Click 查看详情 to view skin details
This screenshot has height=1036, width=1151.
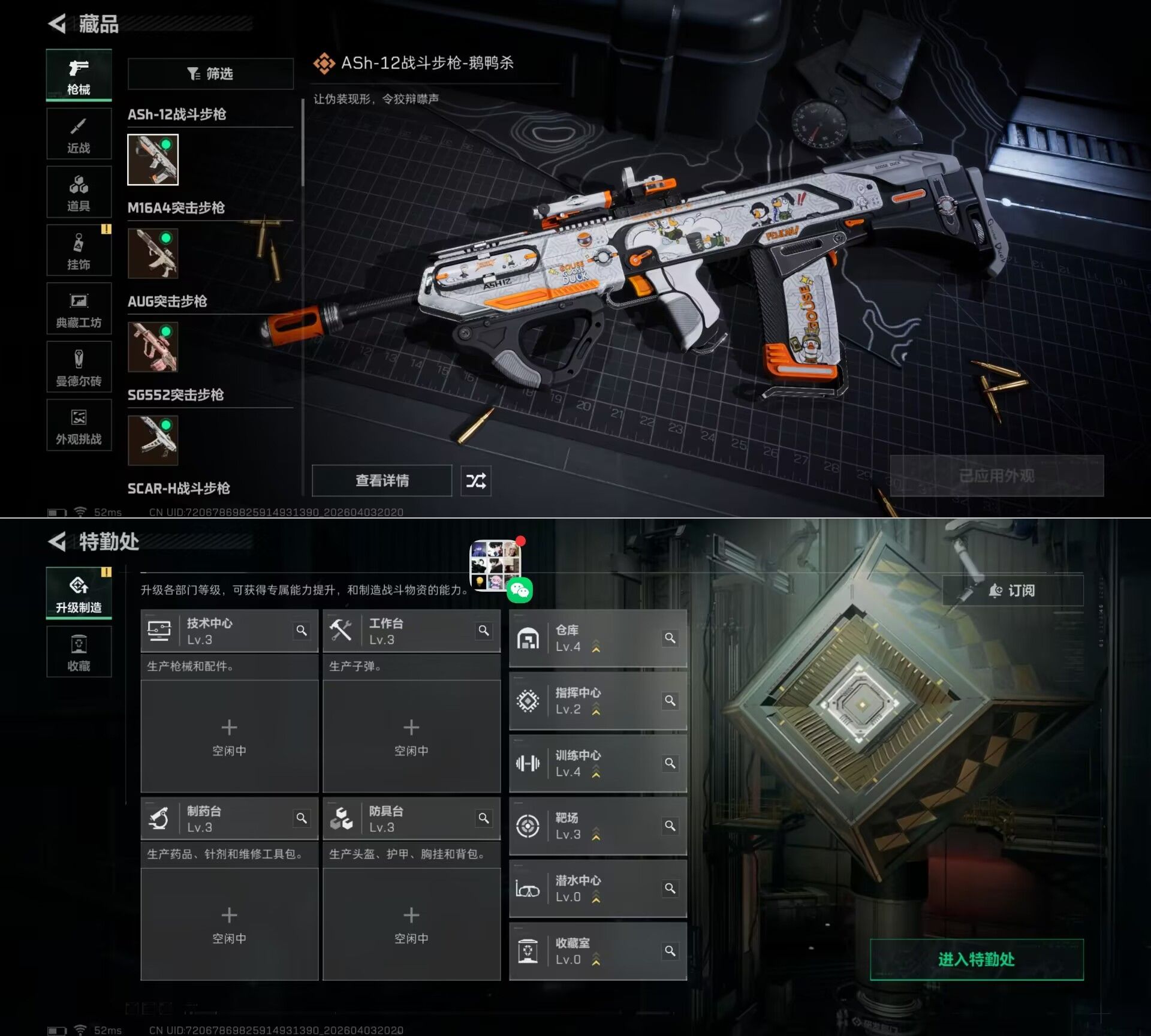(382, 480)
